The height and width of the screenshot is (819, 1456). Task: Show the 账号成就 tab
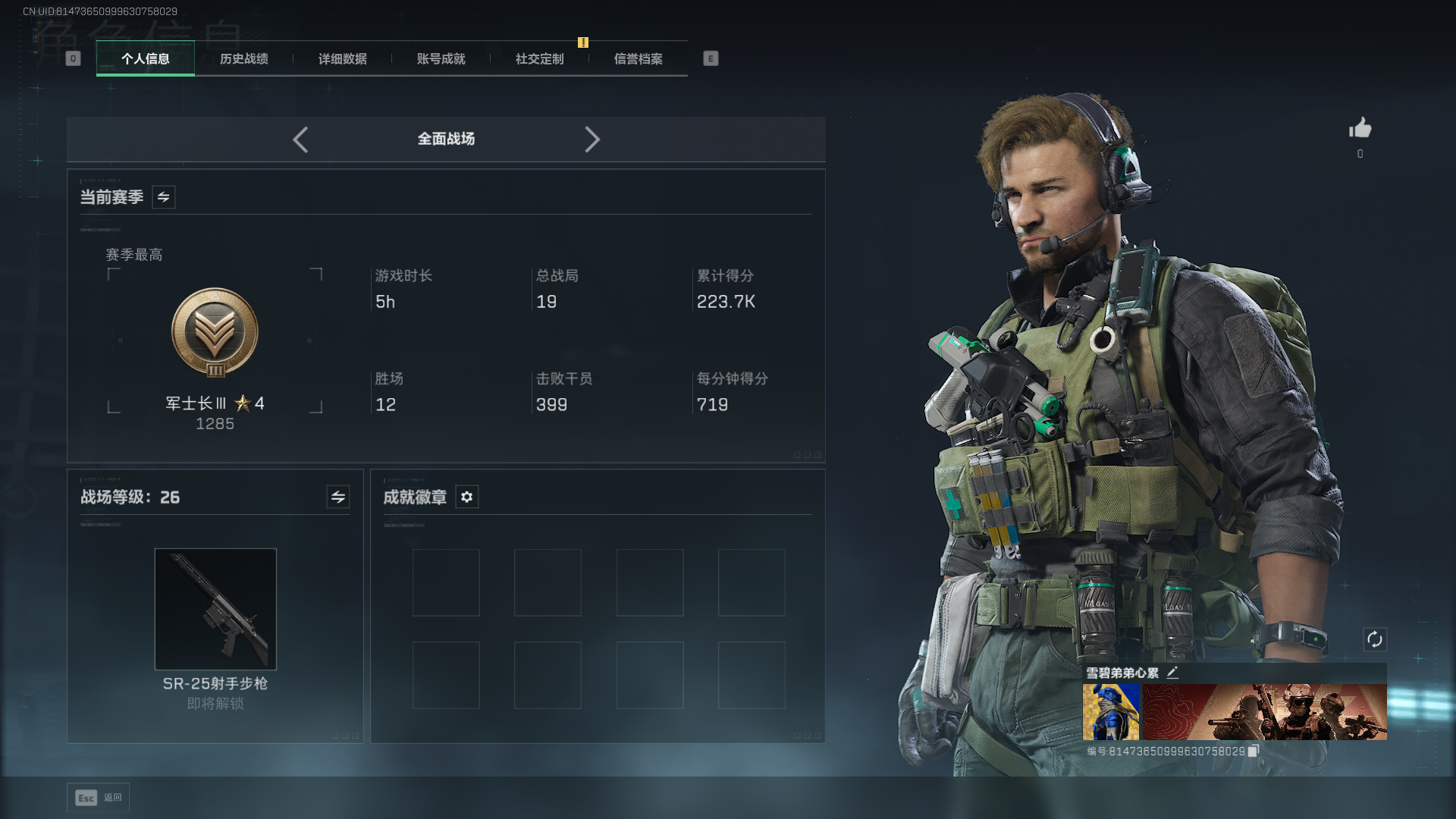click(441, 59)
